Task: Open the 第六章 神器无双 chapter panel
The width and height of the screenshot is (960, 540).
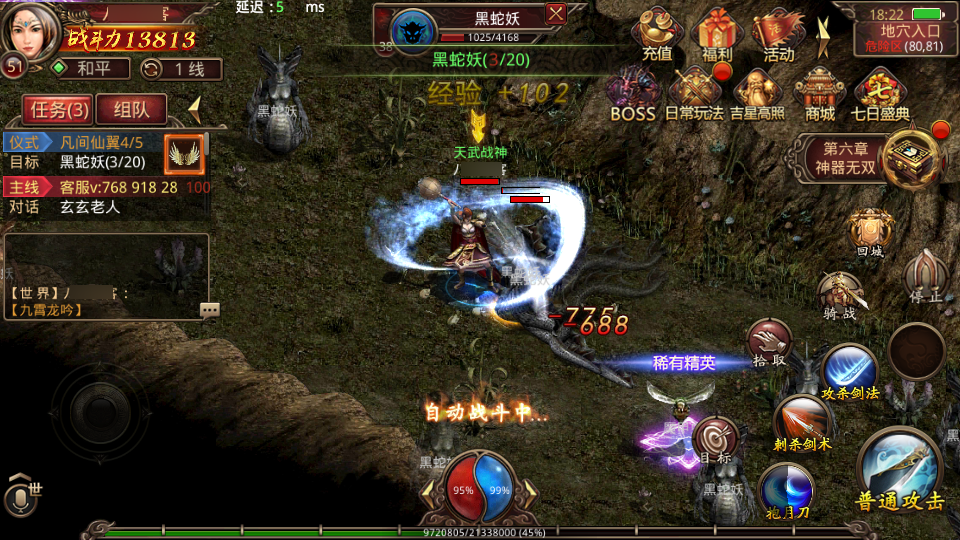Action: point(868,157)
